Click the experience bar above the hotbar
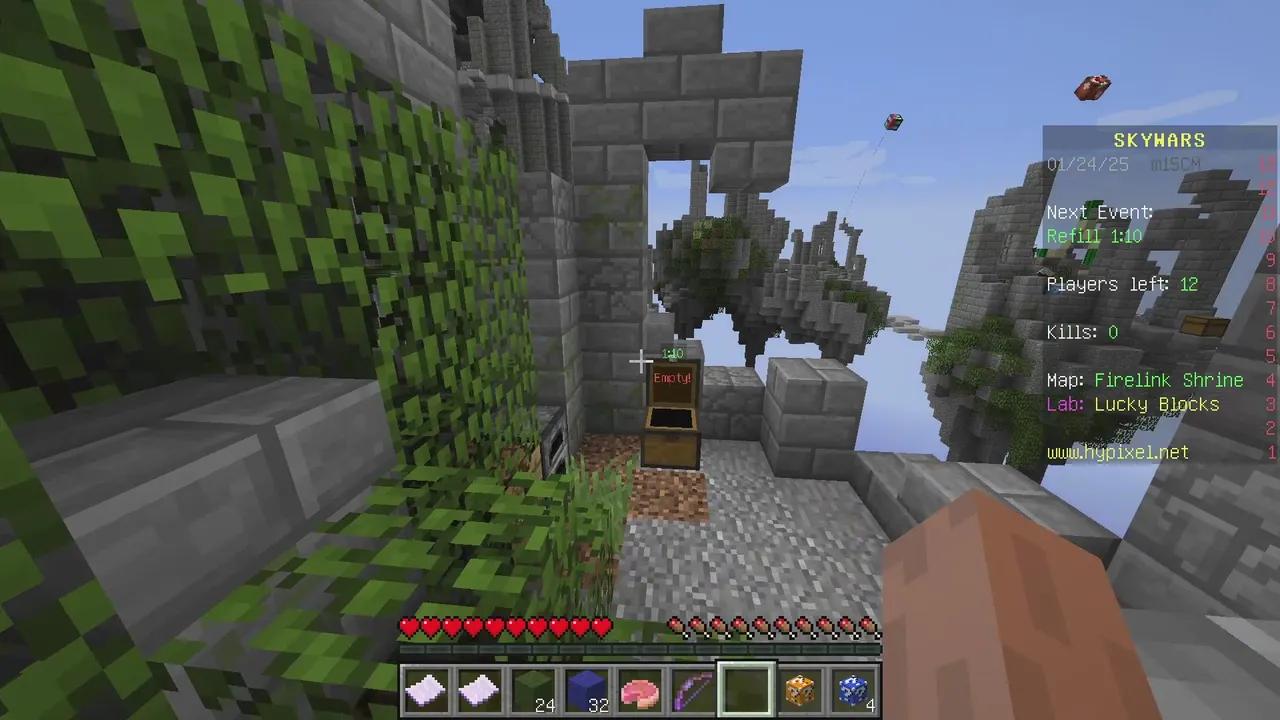Image resolution: width=1280 pixels, height=720 pixels. [x=640, y=651]
